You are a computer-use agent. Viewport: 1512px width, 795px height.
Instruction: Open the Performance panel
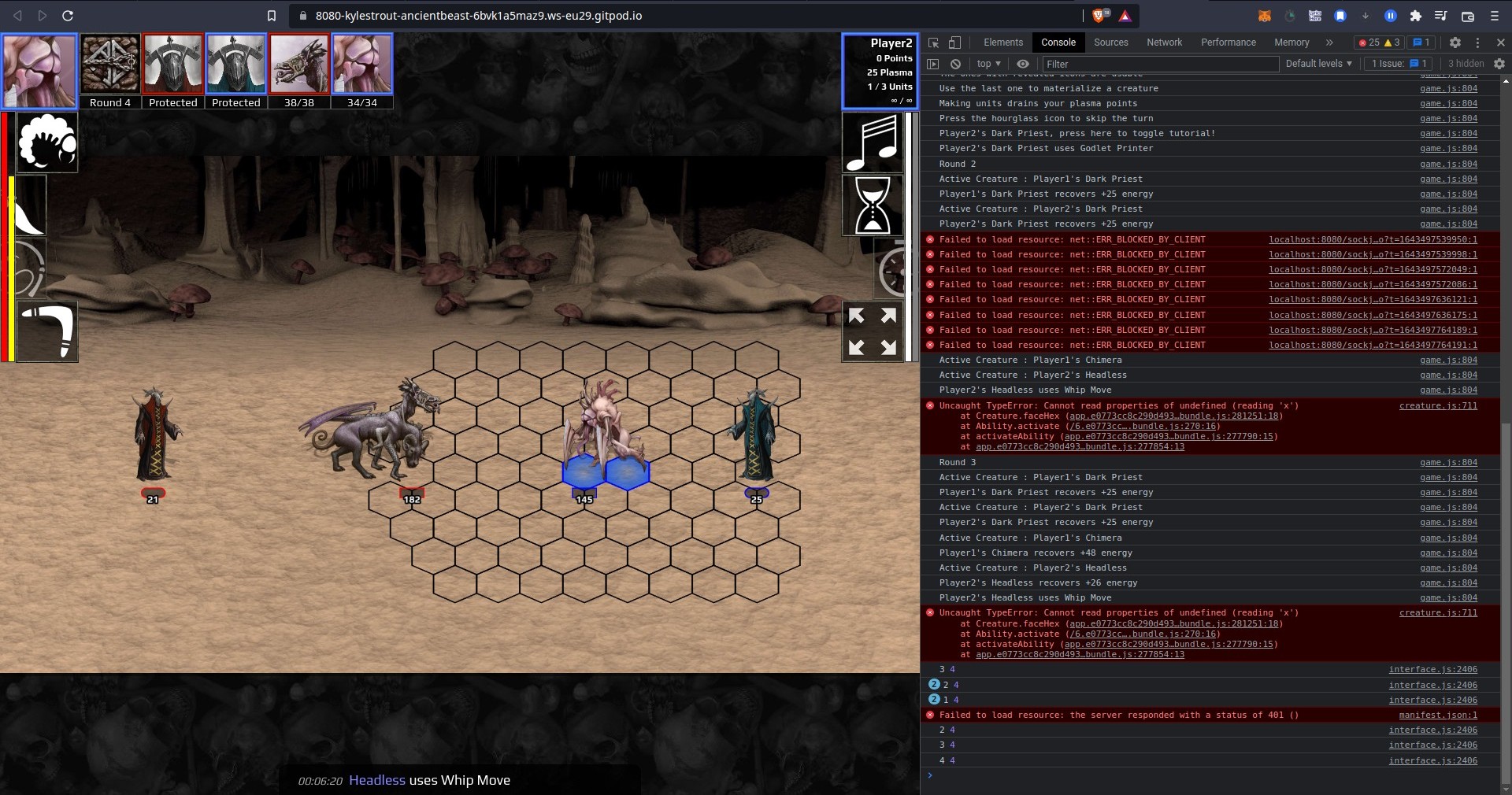[x=1228, y=43]
